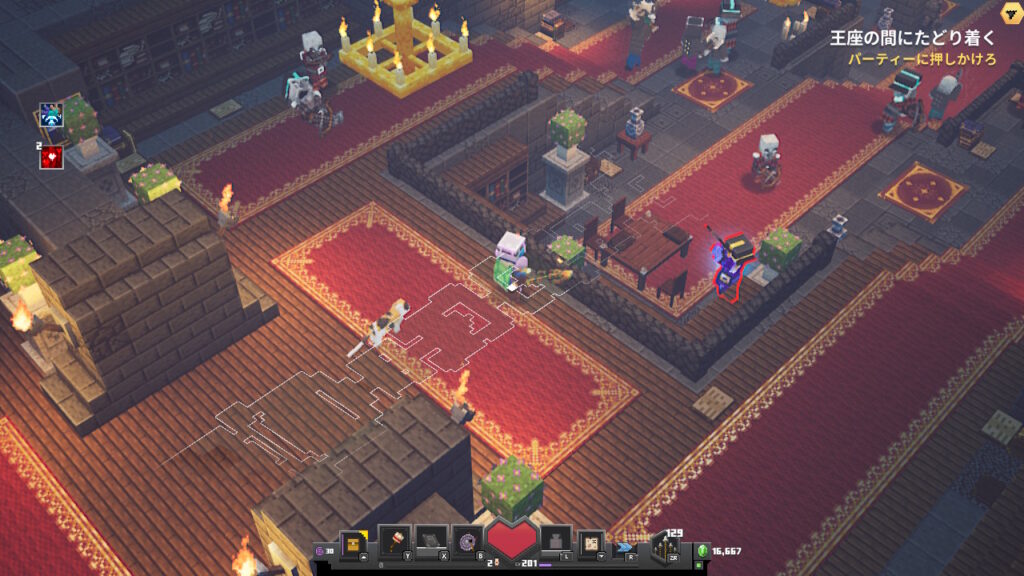Use the purple ring artifact

click(467, 541)
